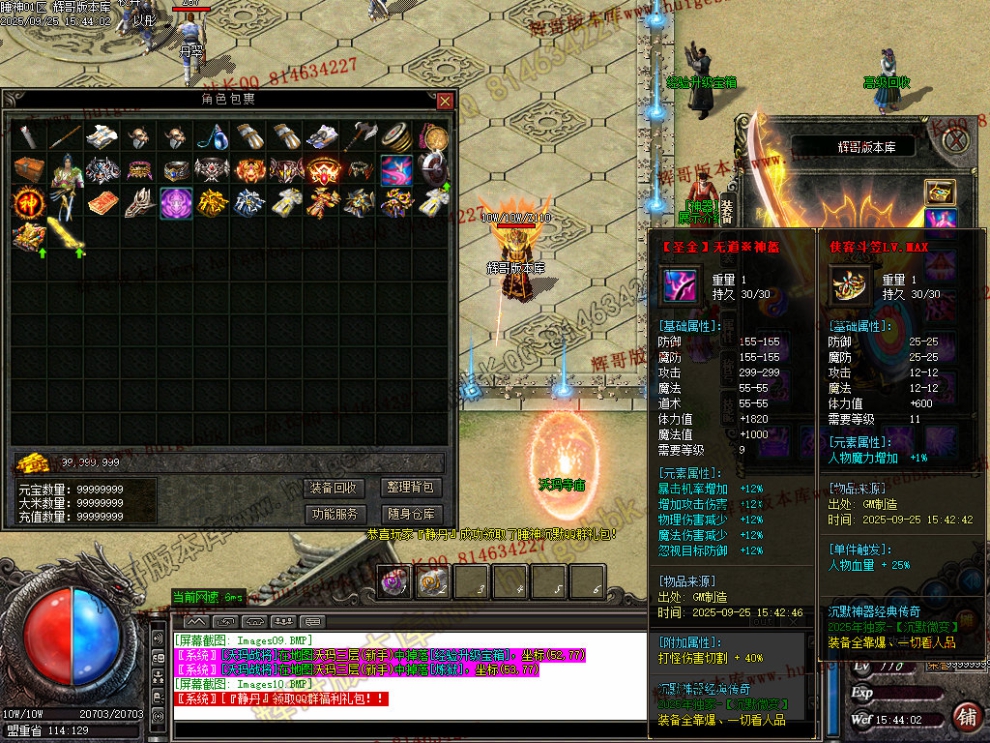
Task: Open the 随身仓库 portable warehouse
Action: click(411, 514)
